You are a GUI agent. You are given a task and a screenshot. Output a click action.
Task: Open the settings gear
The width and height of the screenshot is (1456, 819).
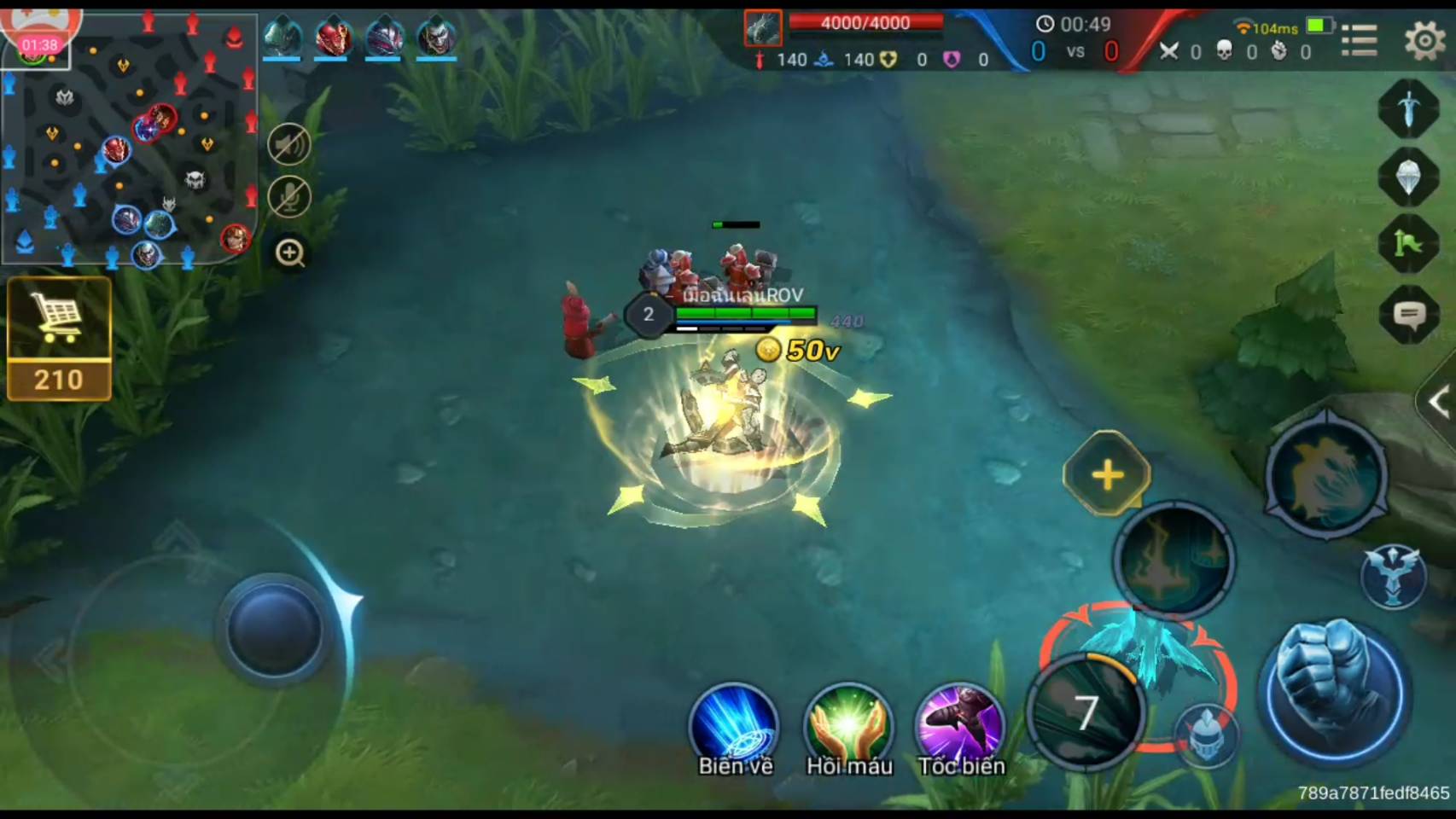point(1424,39)
